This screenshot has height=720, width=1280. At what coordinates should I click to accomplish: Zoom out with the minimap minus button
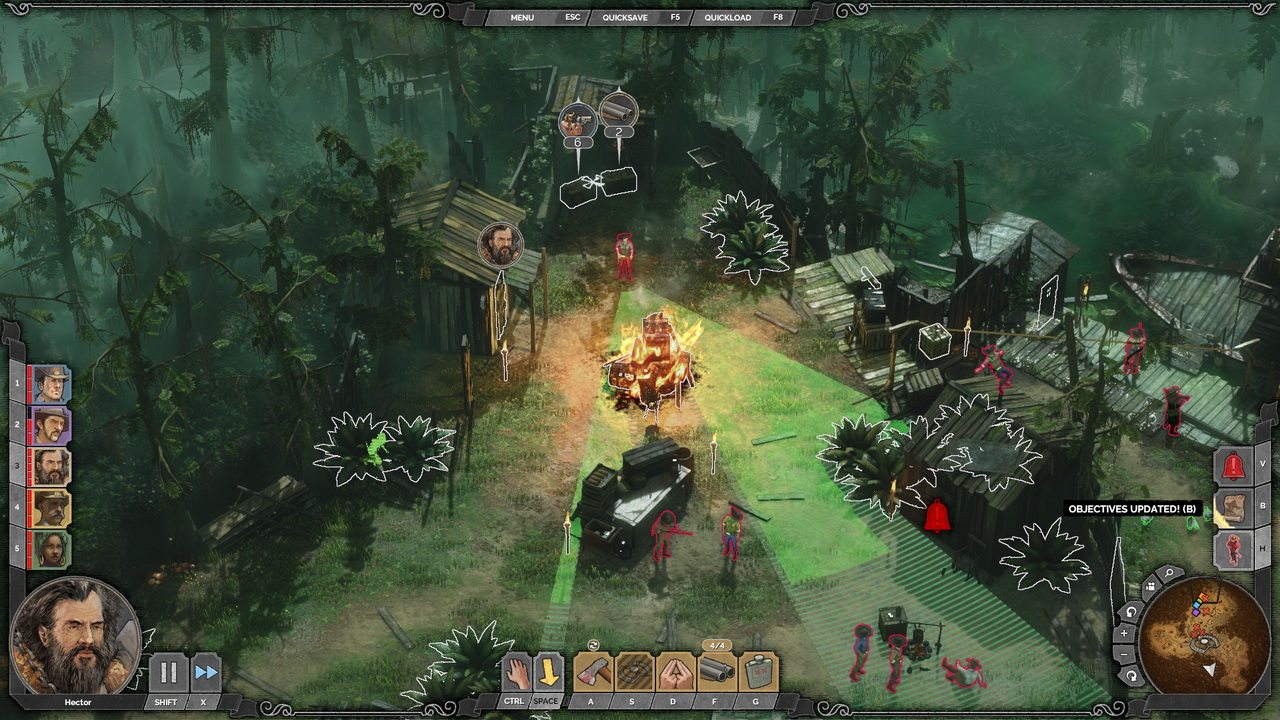[x=1124, y=654]
